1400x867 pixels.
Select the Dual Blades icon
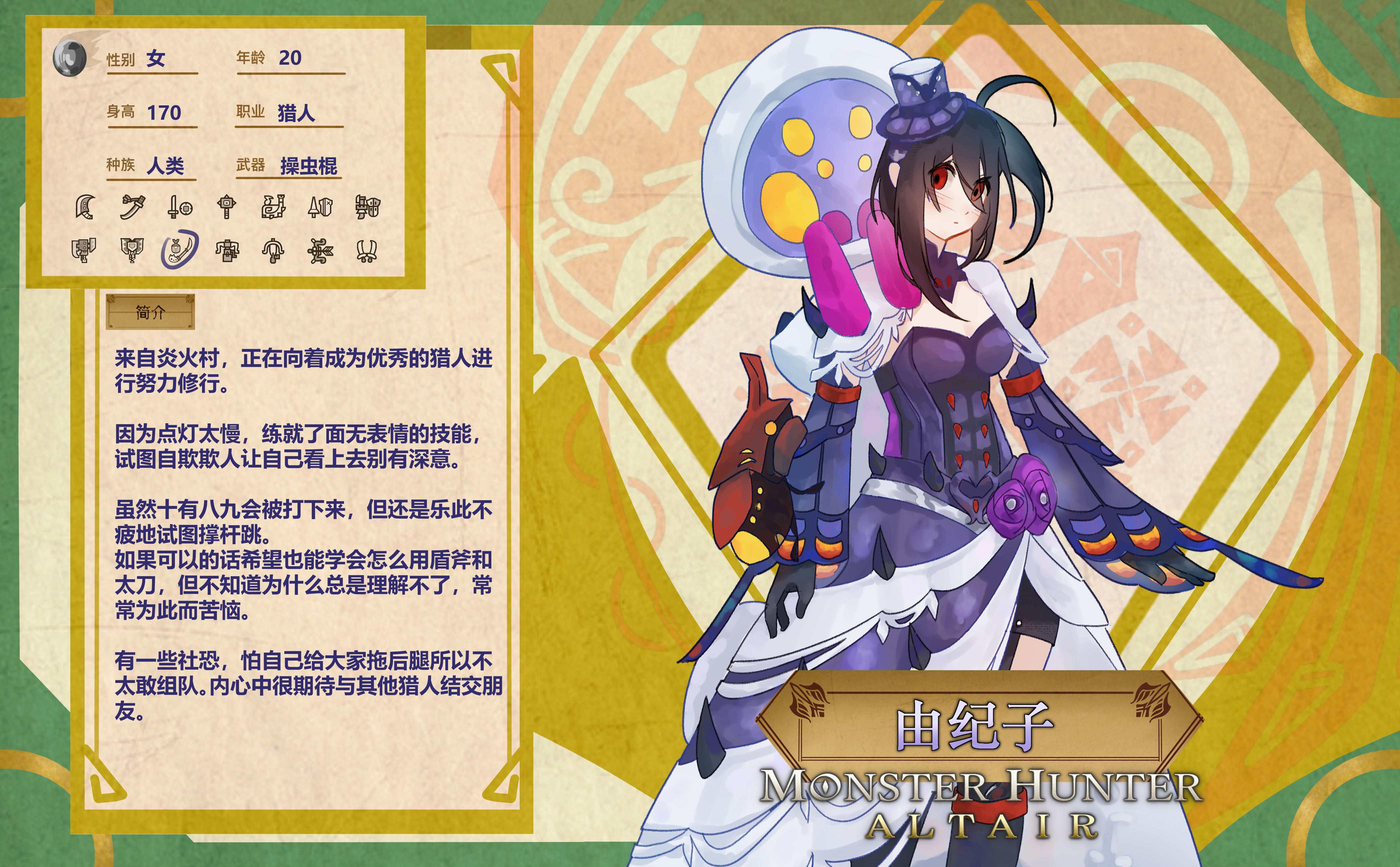pos(367,250)
